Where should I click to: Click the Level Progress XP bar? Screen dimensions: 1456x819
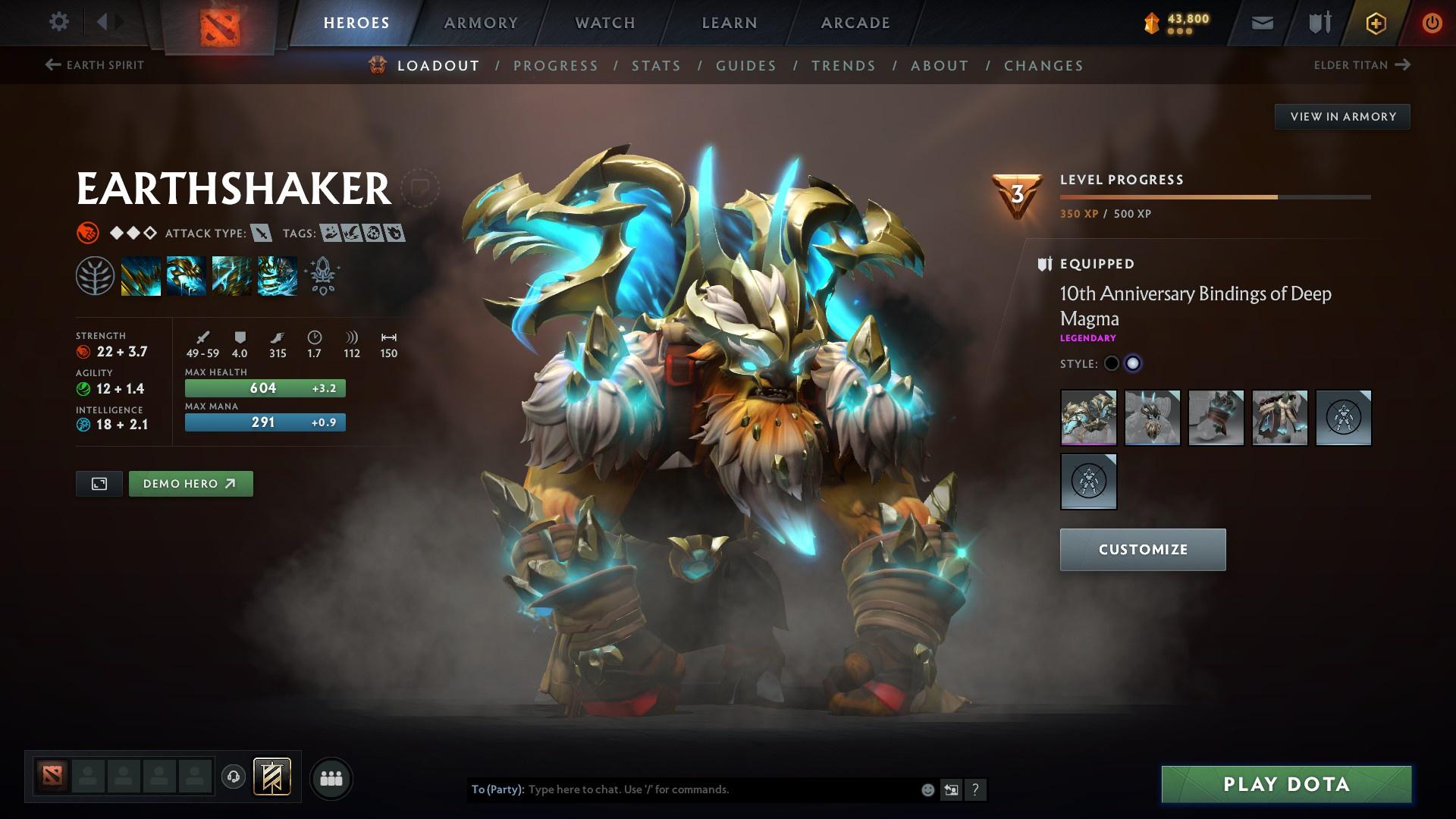1213,196
